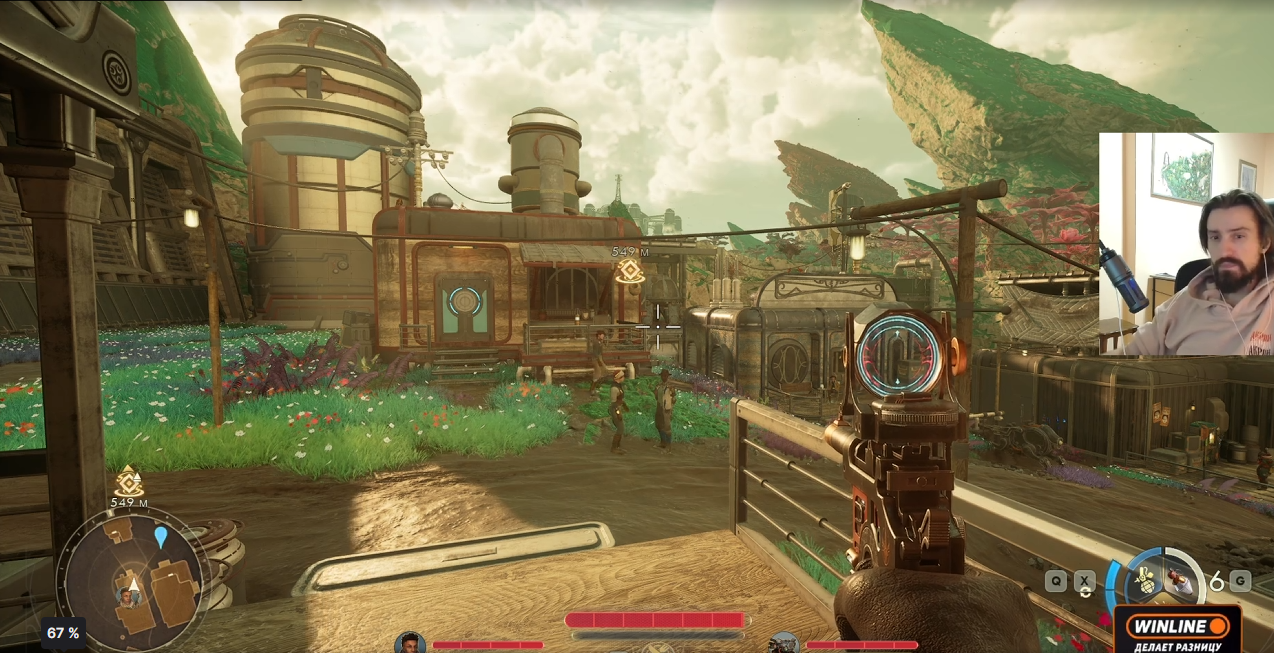This screenshot has height=653, width=1274.
Task: Select the blue pin marker on minimap
Action: pyautogui.click(x=161, y=538)
